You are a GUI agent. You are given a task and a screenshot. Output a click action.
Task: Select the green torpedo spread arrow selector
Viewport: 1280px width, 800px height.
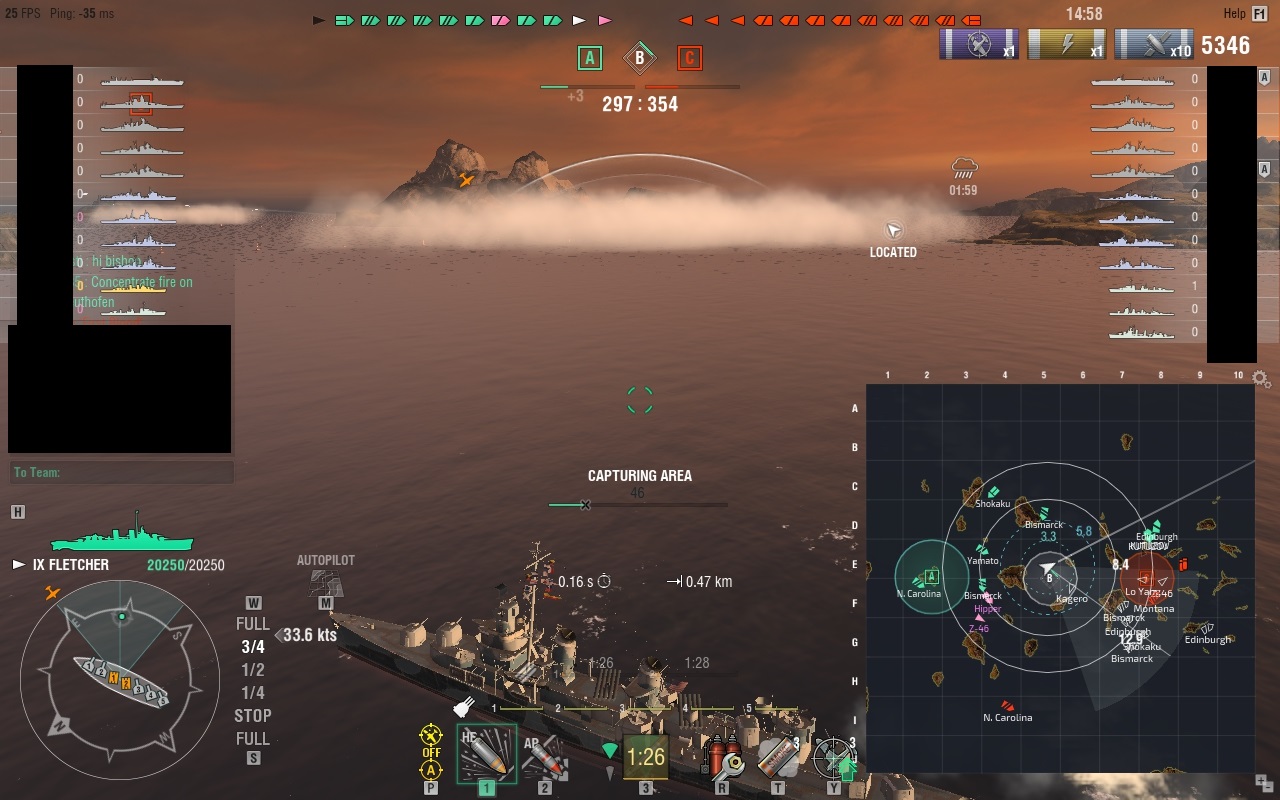(610, 748)
